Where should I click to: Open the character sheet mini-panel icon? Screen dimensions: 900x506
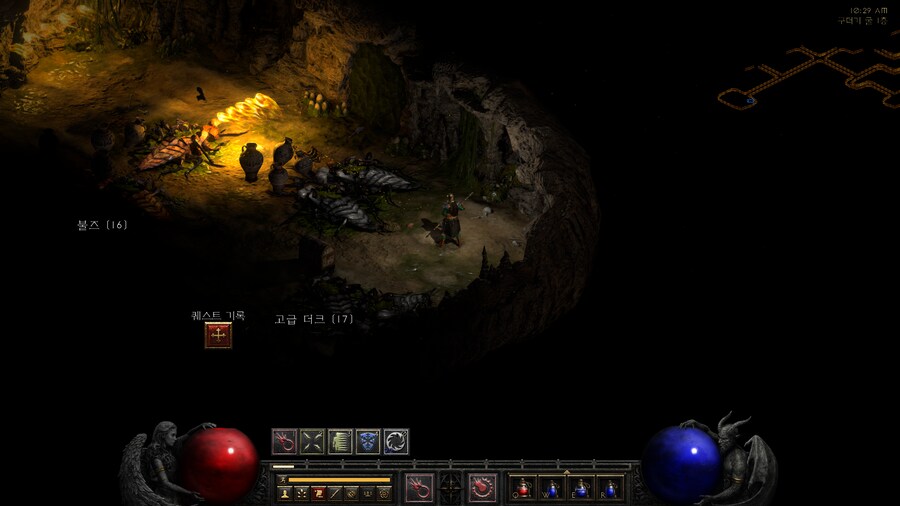coord(285,493)
